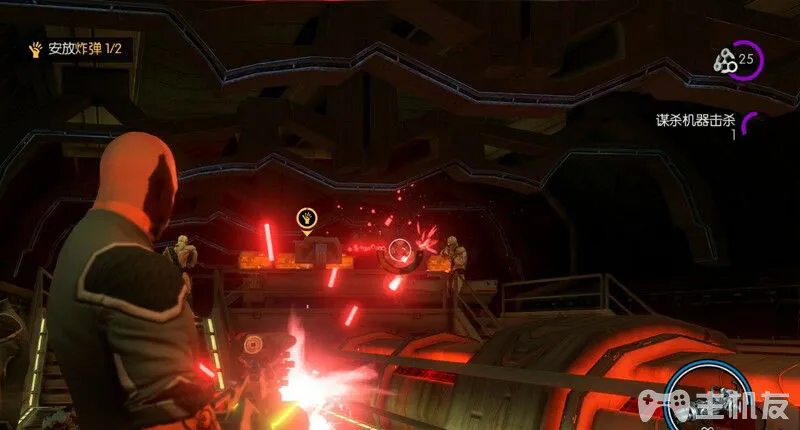Open the 谋杀机器击杀 challenge tracker
This screenshot has width=800, height=430.
coord(695,120)
